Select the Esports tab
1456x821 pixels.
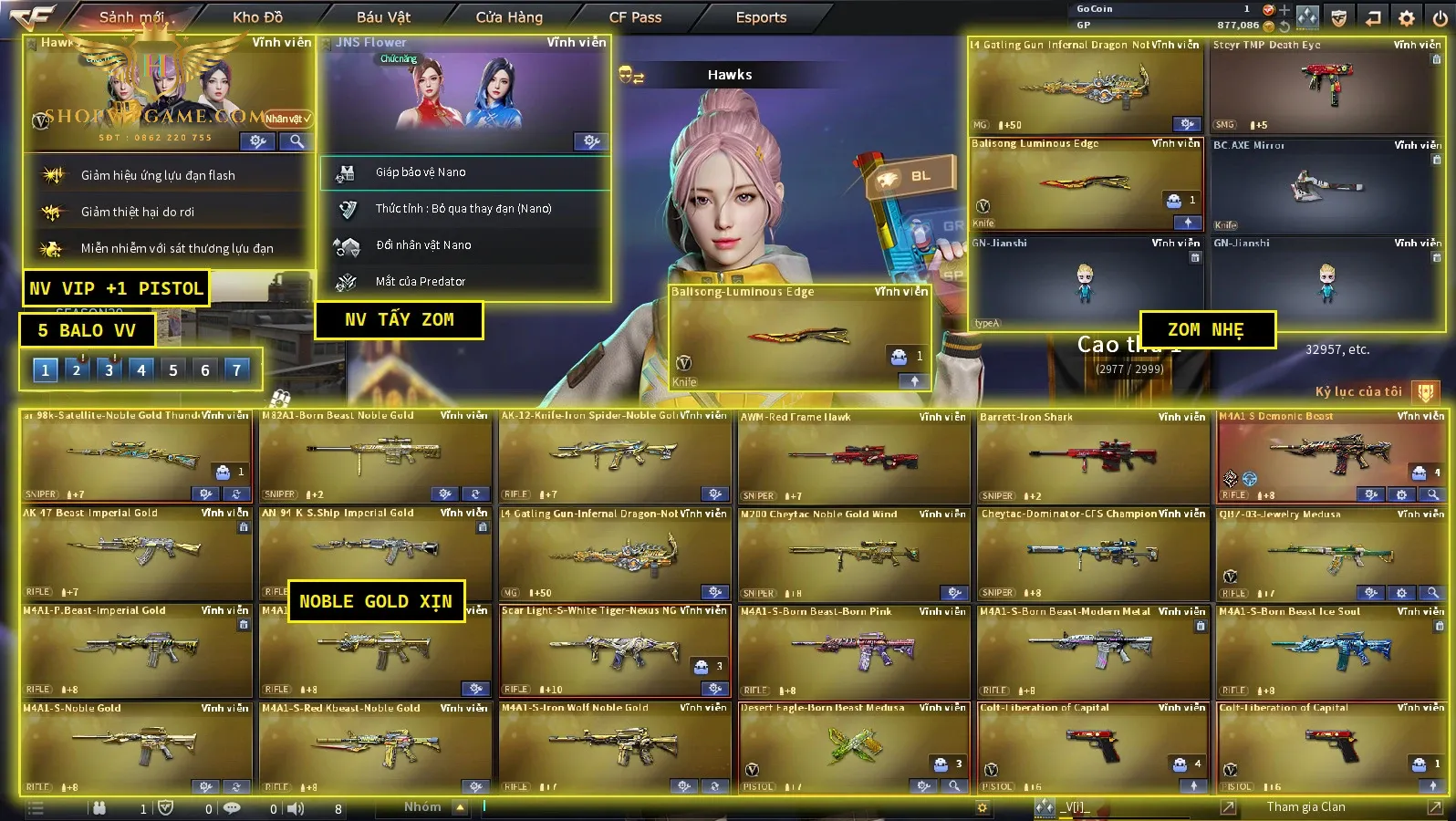pyautogui.click(x=761, y=17)
